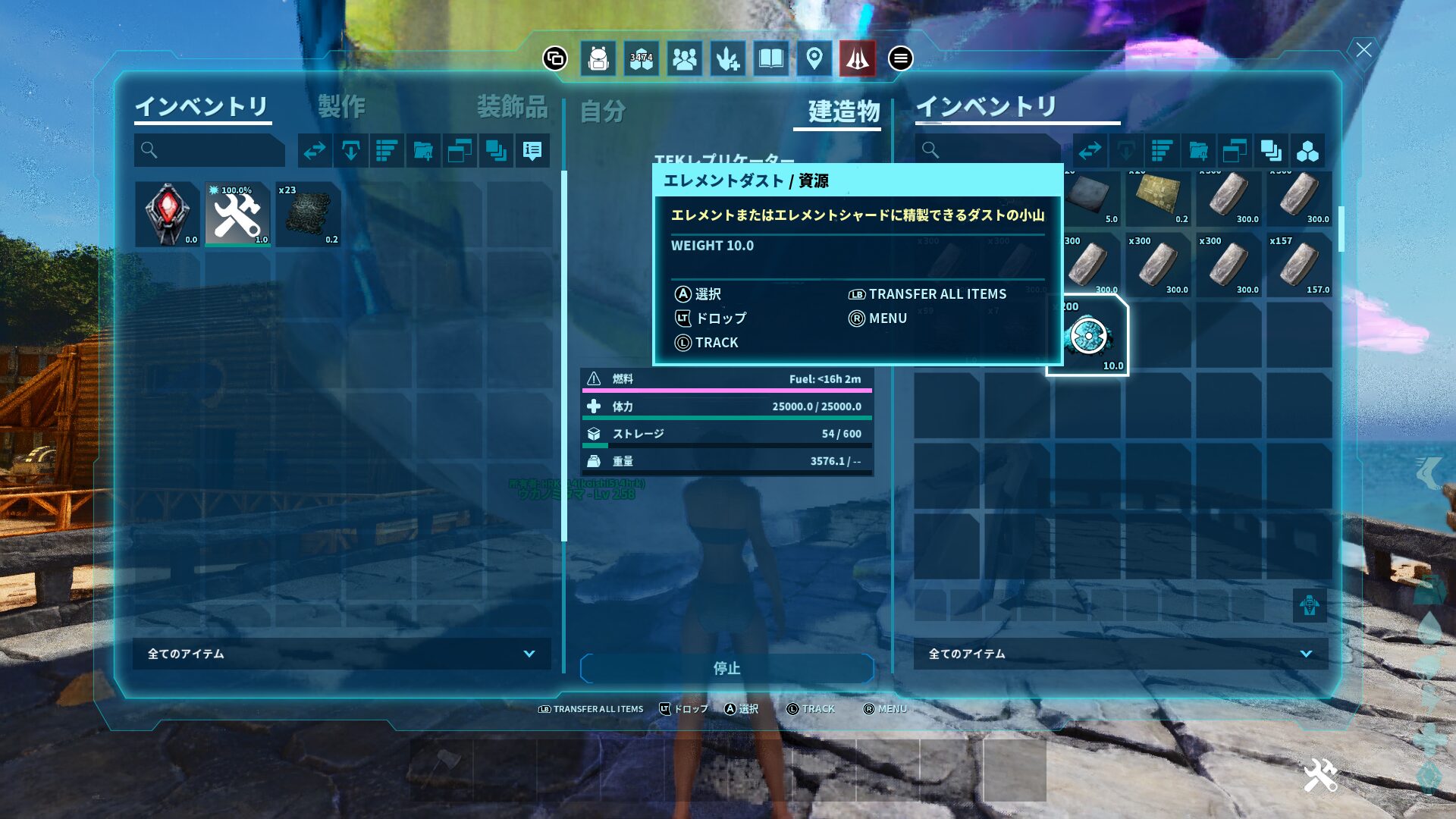Choose the x23 dark material stack

point(308,214)
